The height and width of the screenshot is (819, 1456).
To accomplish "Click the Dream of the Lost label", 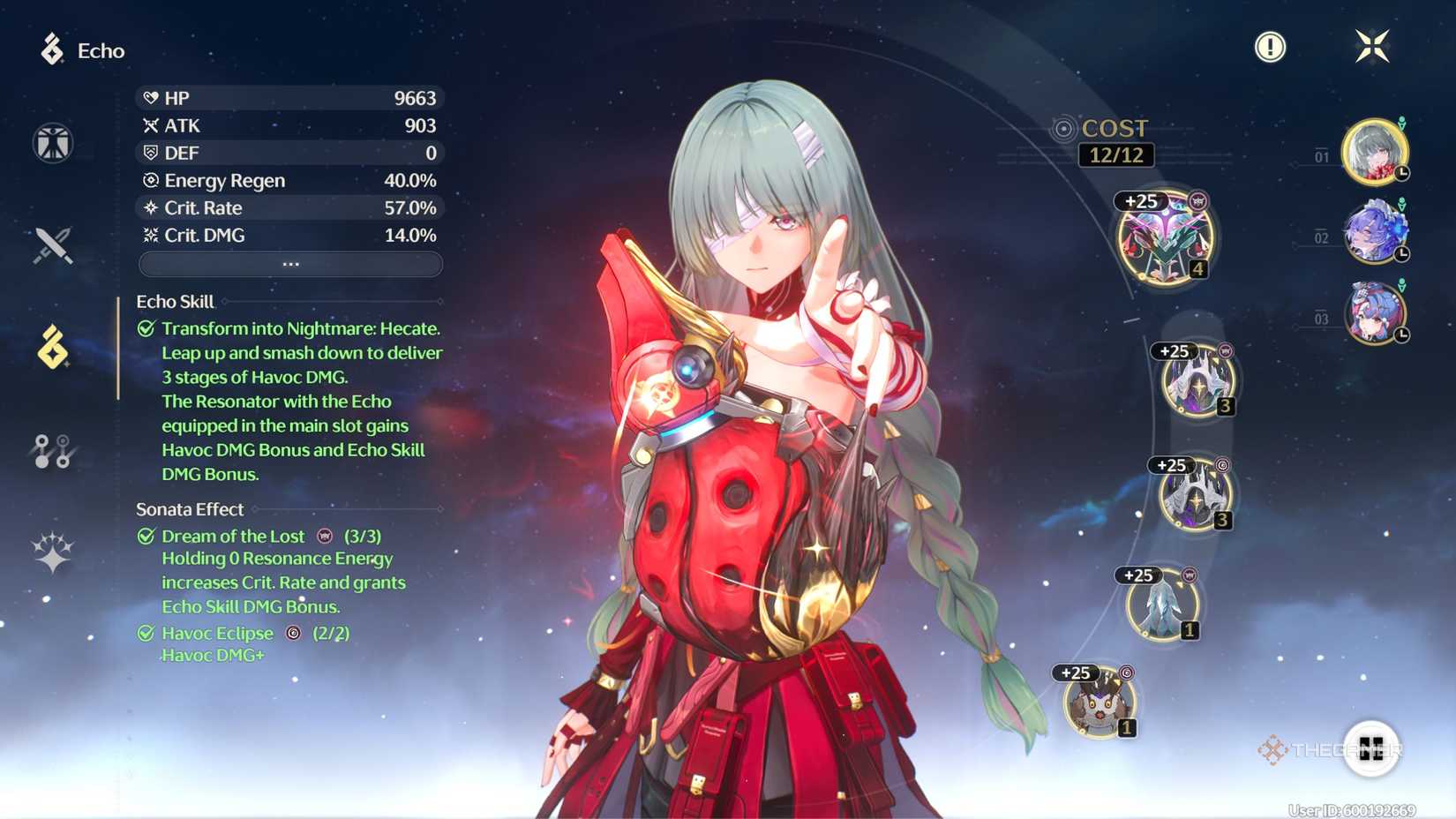I will 232,536.
